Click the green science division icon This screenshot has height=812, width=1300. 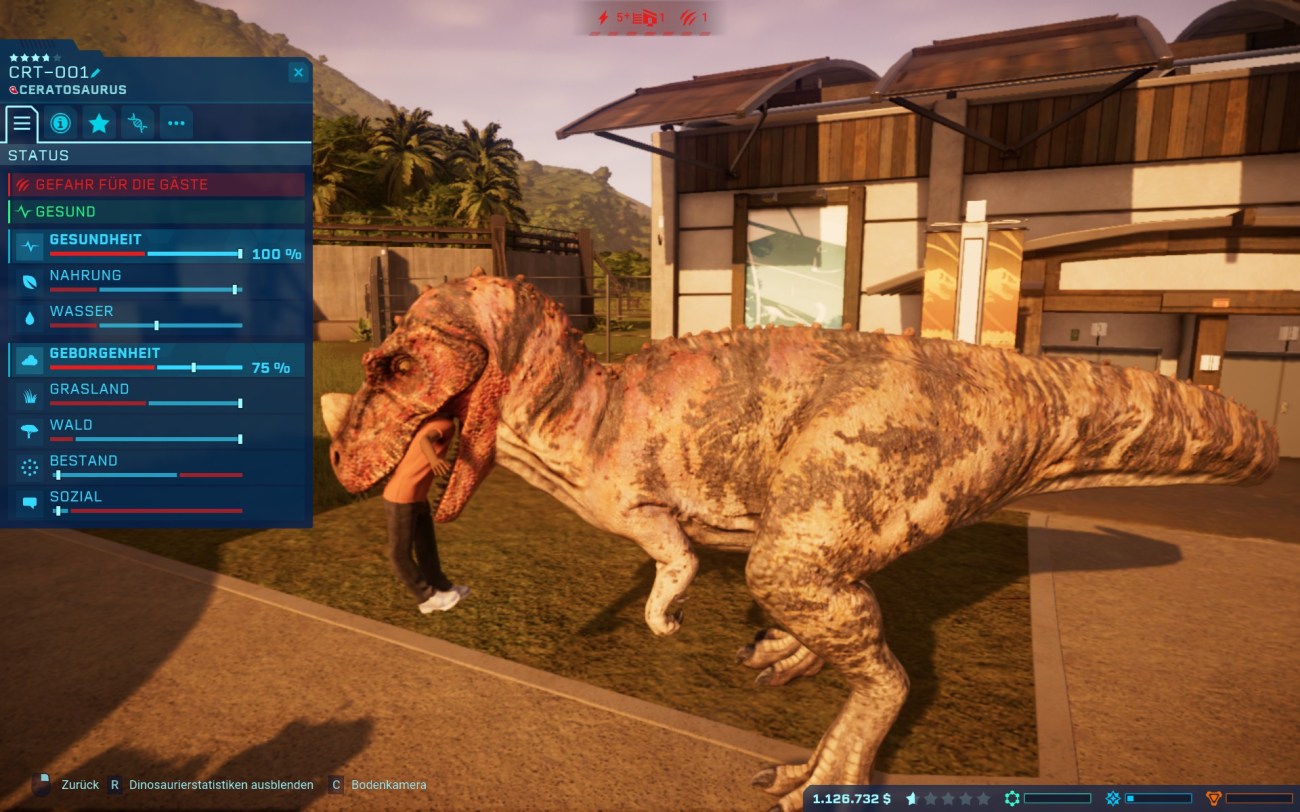click(x=1012, y=799)
